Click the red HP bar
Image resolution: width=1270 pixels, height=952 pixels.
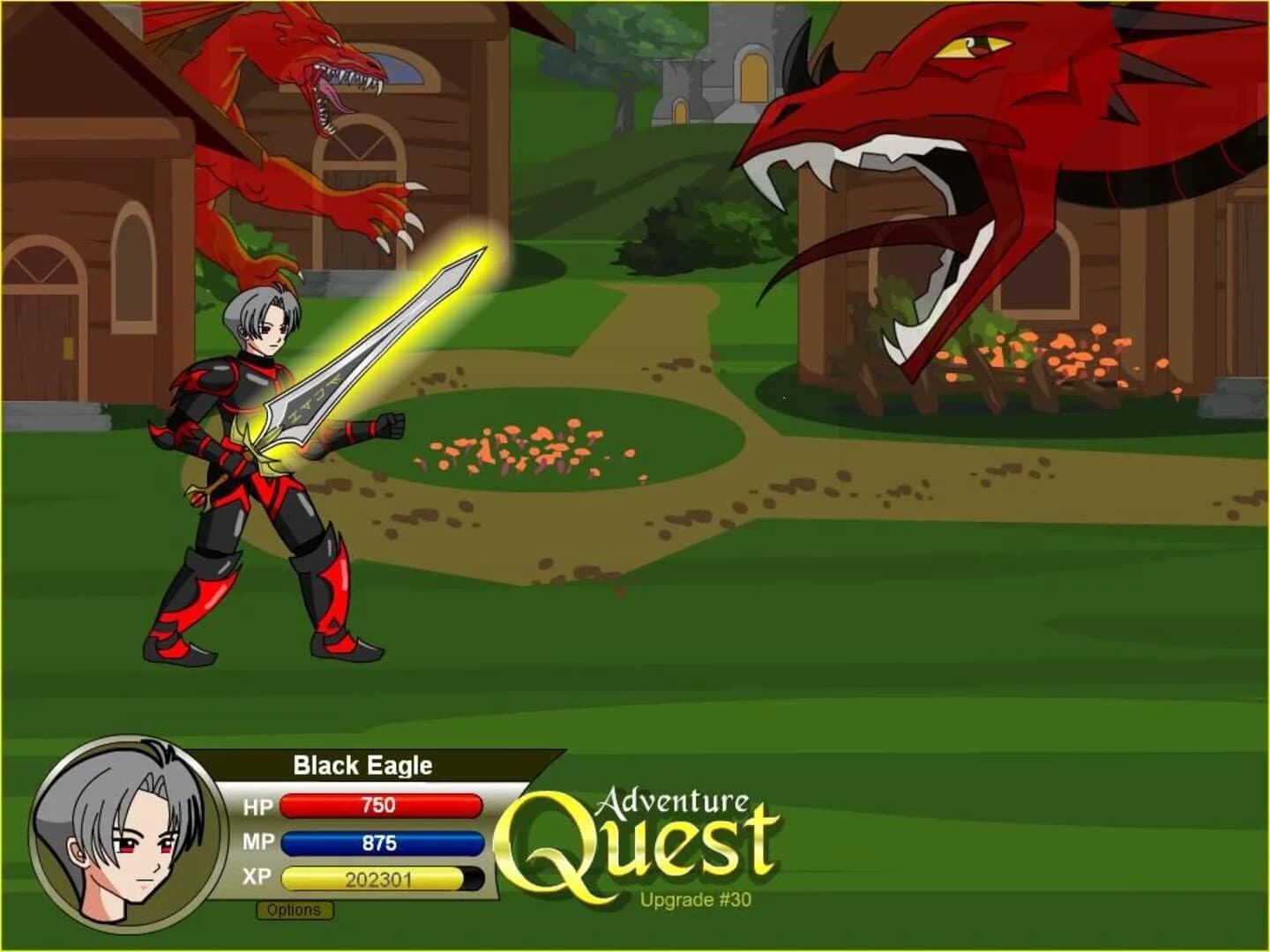379,803
